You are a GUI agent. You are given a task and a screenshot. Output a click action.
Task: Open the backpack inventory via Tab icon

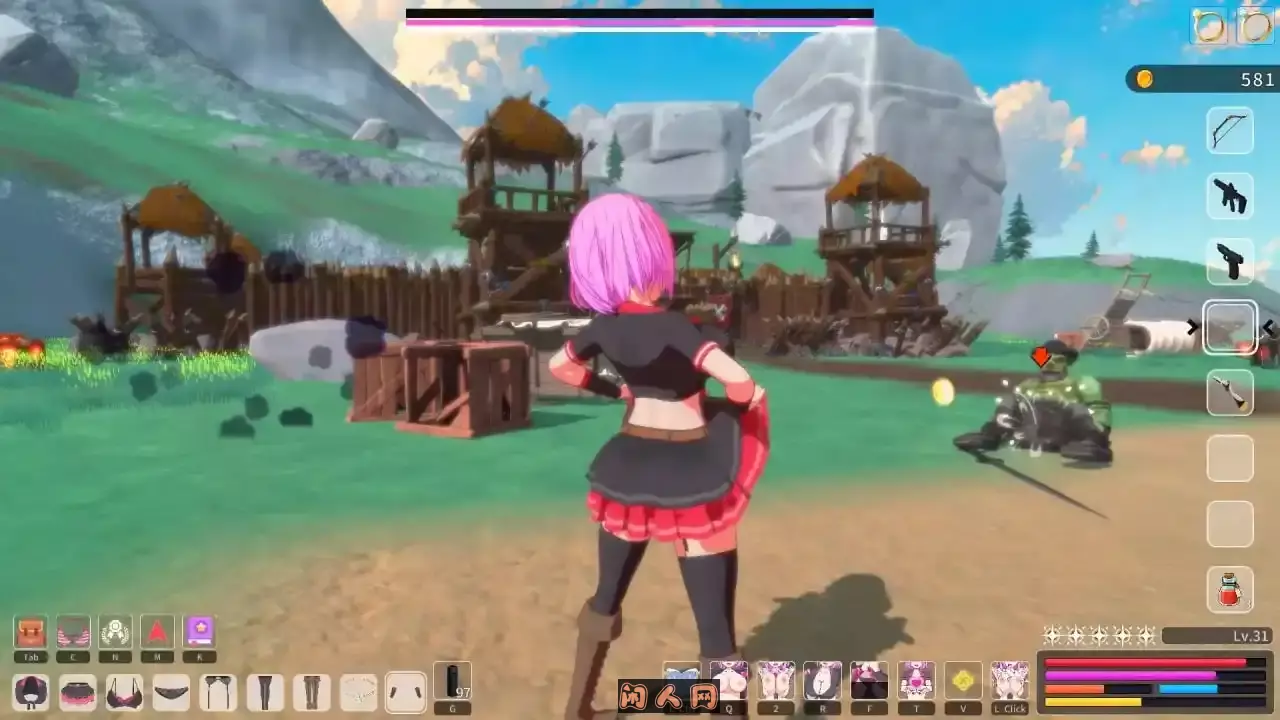pyautogui.click(x=30, y=632)
